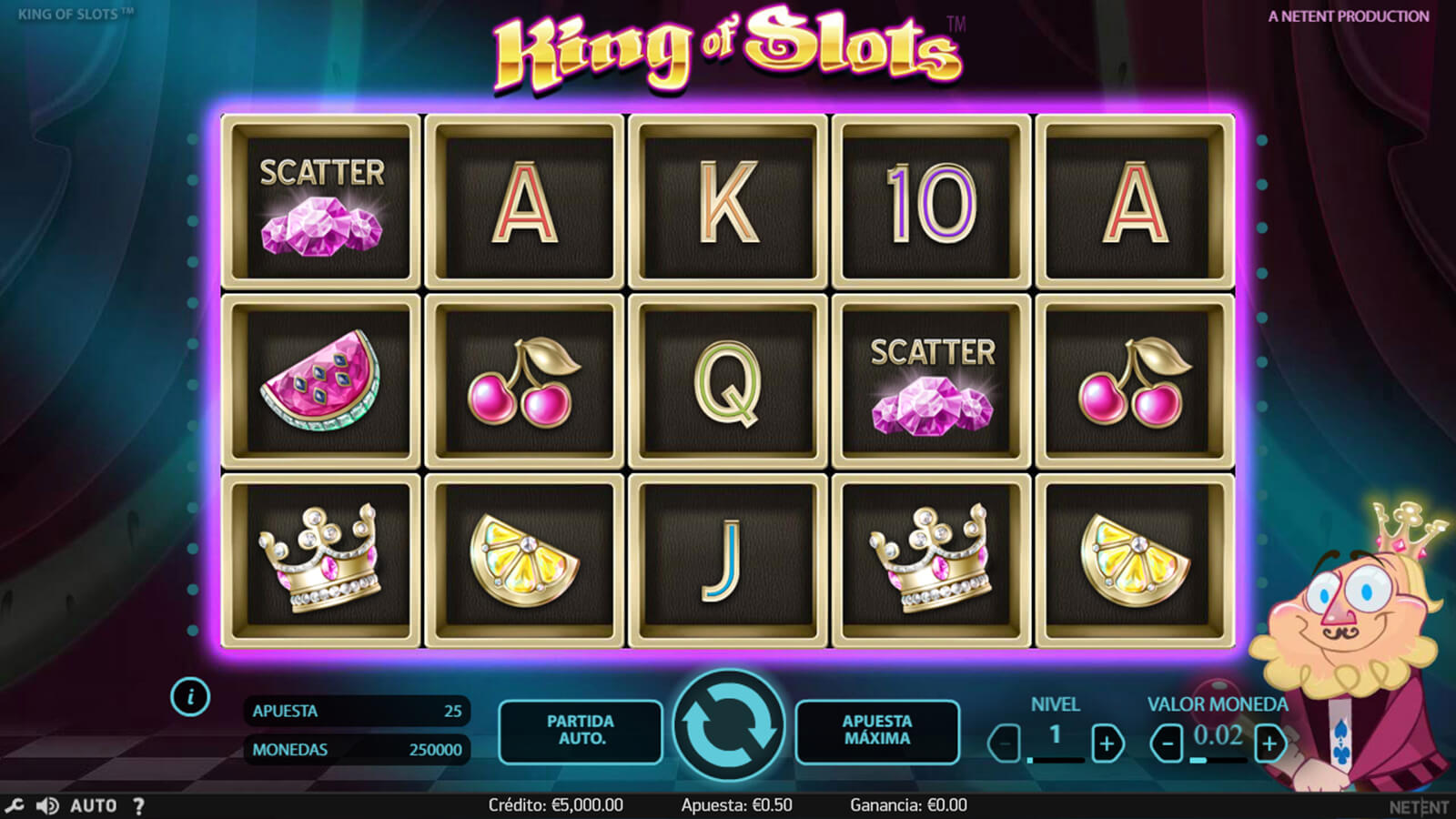Spin the reels with the circular arrows button
Screen dimensions: 1456x819
pyautogui.click(x=728, y=725)
